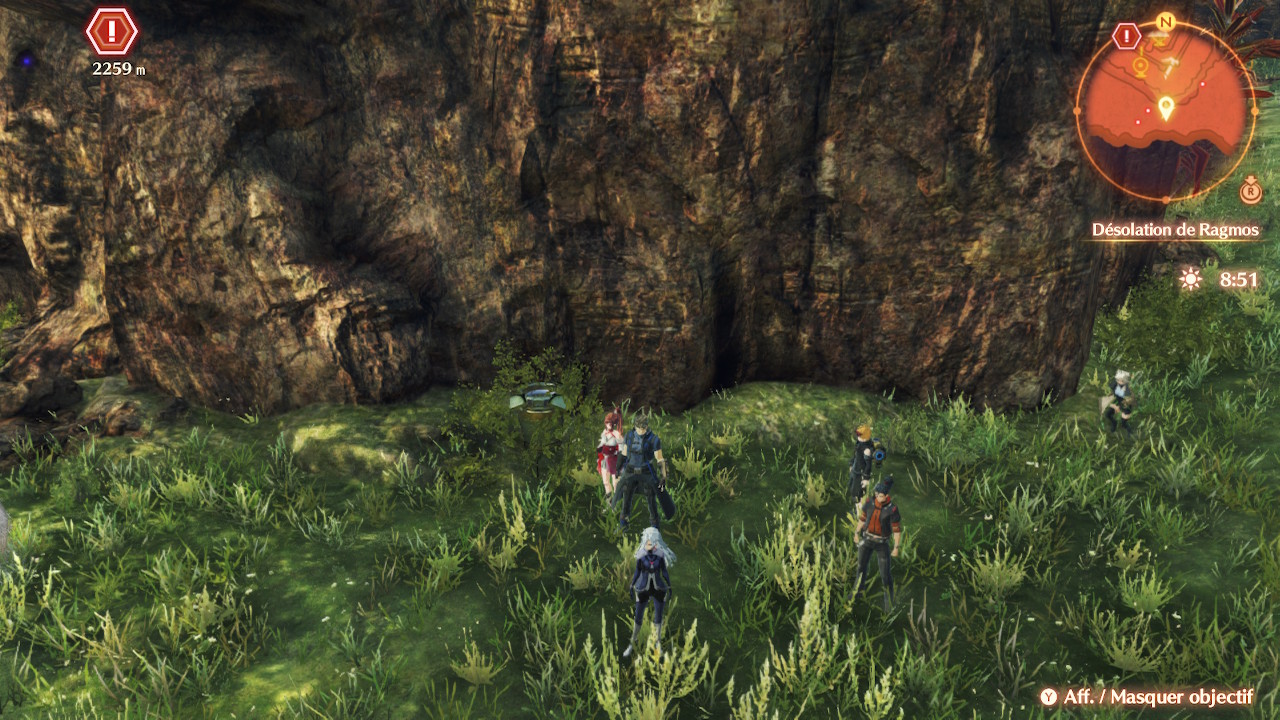Open the circular orange minimap
This screenshot has height=720, width=1280.
[1165, 110]
